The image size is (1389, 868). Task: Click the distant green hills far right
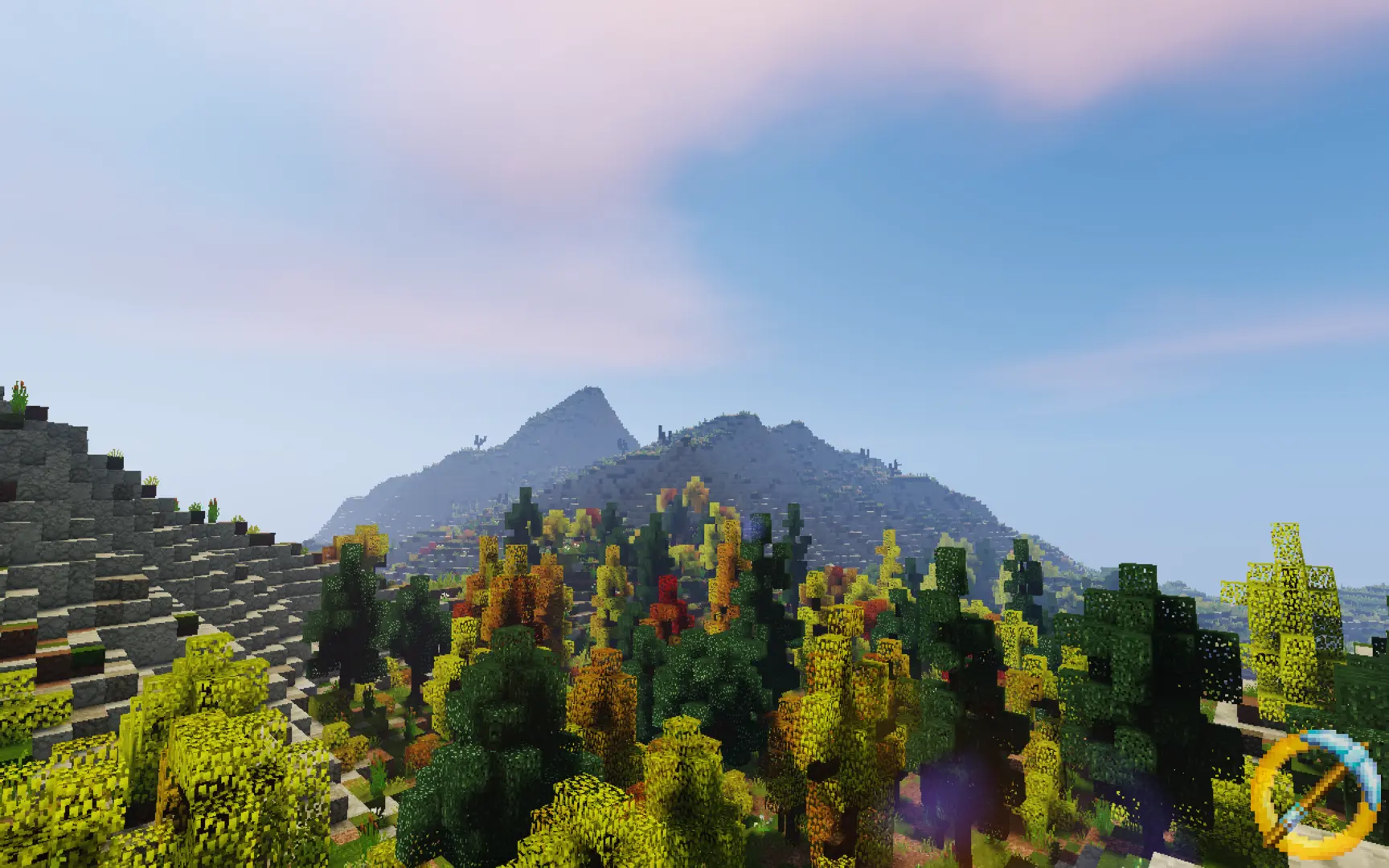tap(1358, 595)
